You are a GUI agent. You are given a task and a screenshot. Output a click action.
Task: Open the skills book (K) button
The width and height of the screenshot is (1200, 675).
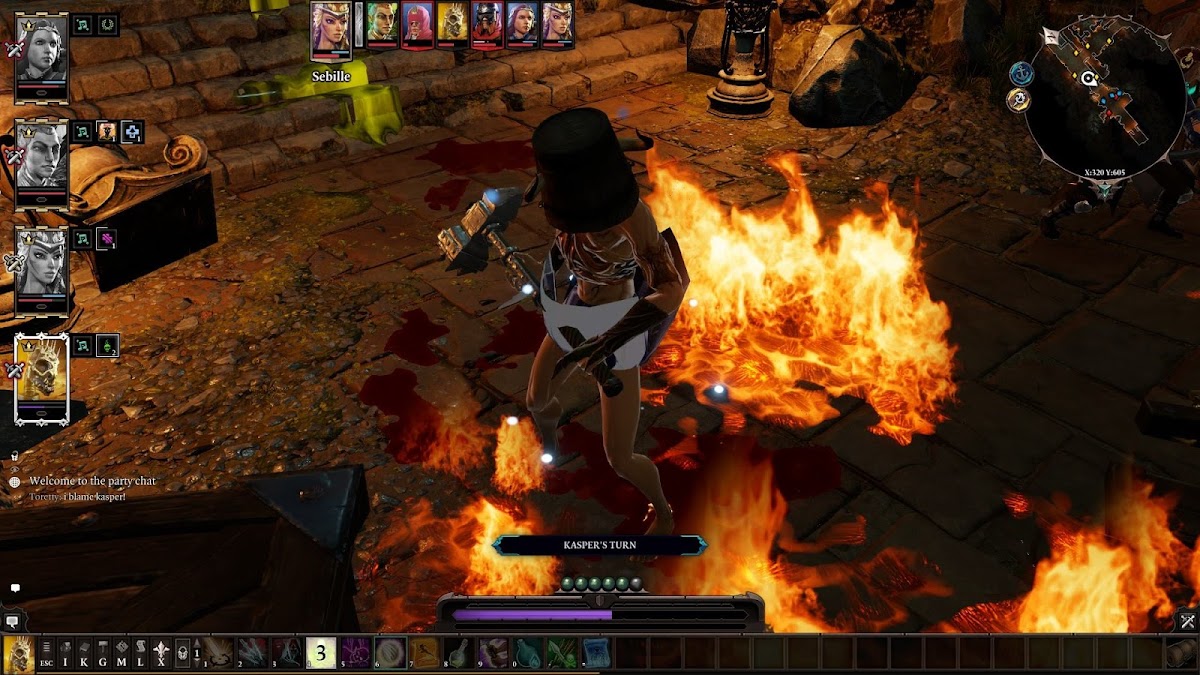tap(84, 652)
